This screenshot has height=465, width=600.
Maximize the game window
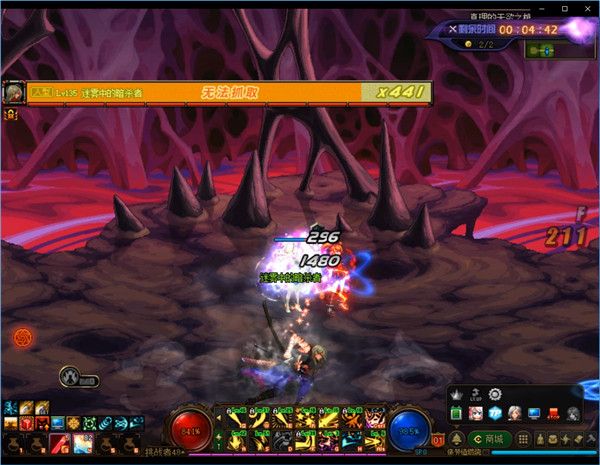(565, 8)
